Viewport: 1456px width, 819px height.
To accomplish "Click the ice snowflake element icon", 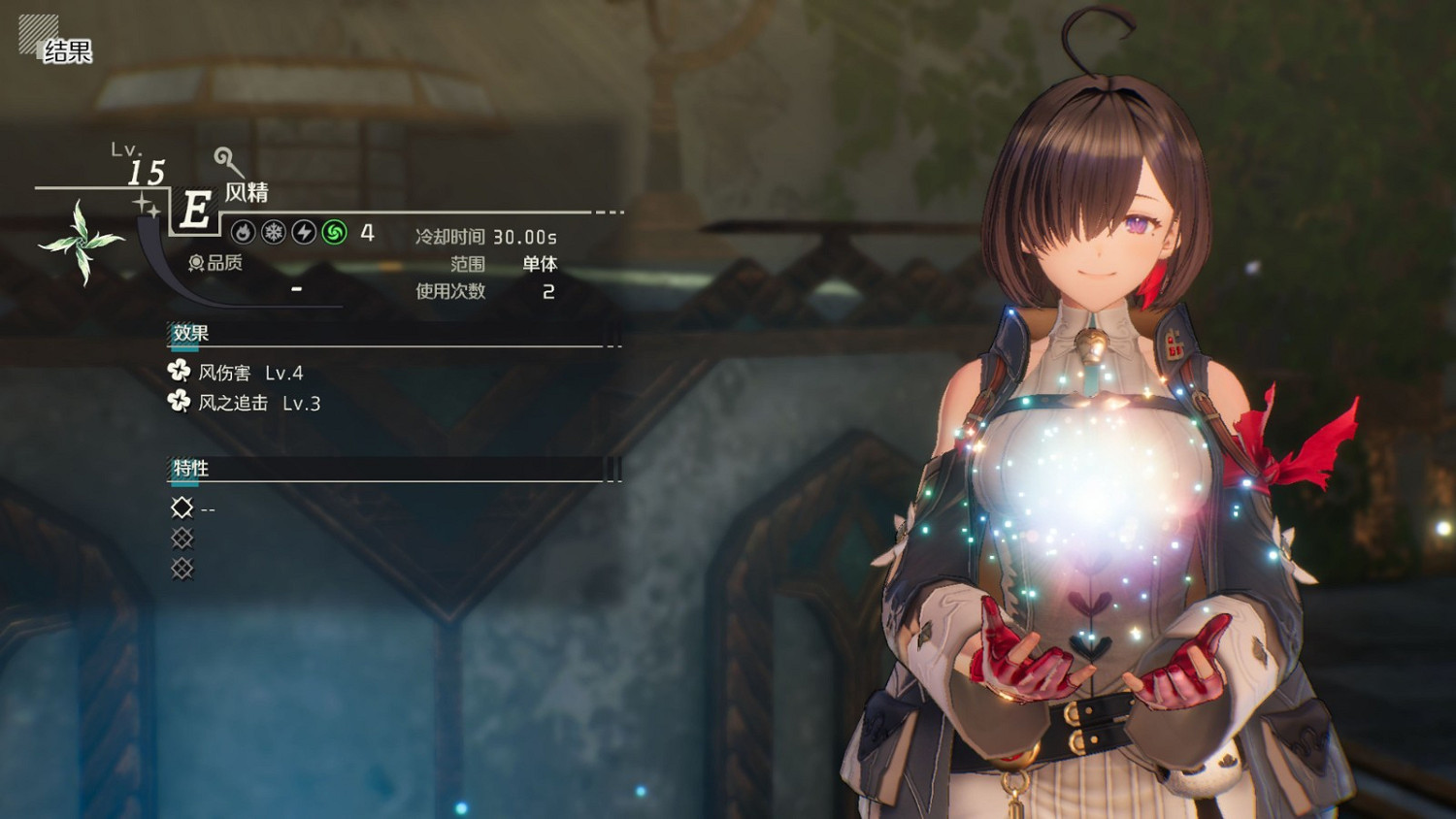I will click(x=274, y=232).
